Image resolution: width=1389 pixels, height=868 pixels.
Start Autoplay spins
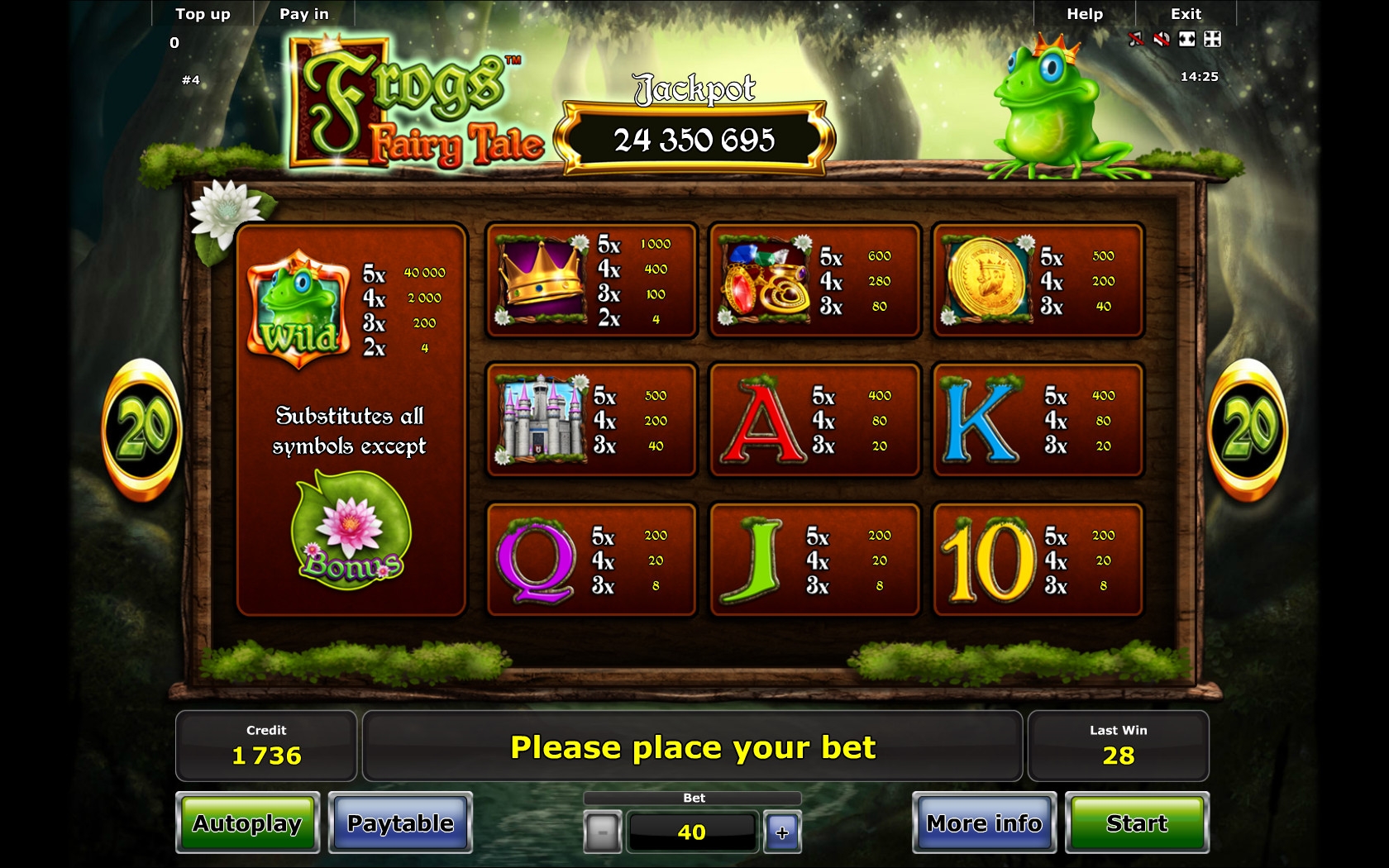pos(247,823)
